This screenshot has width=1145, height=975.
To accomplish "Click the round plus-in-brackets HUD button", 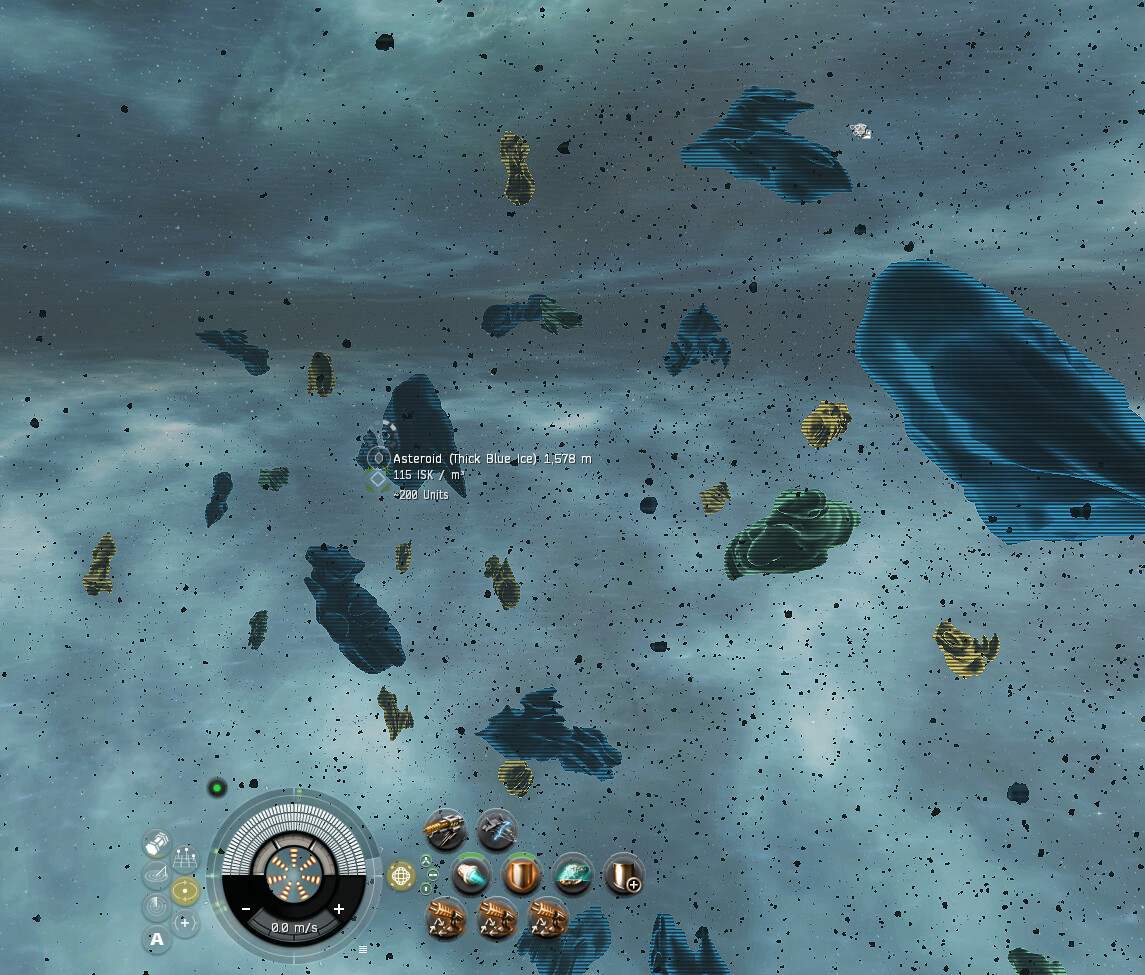I will [185, 922].
